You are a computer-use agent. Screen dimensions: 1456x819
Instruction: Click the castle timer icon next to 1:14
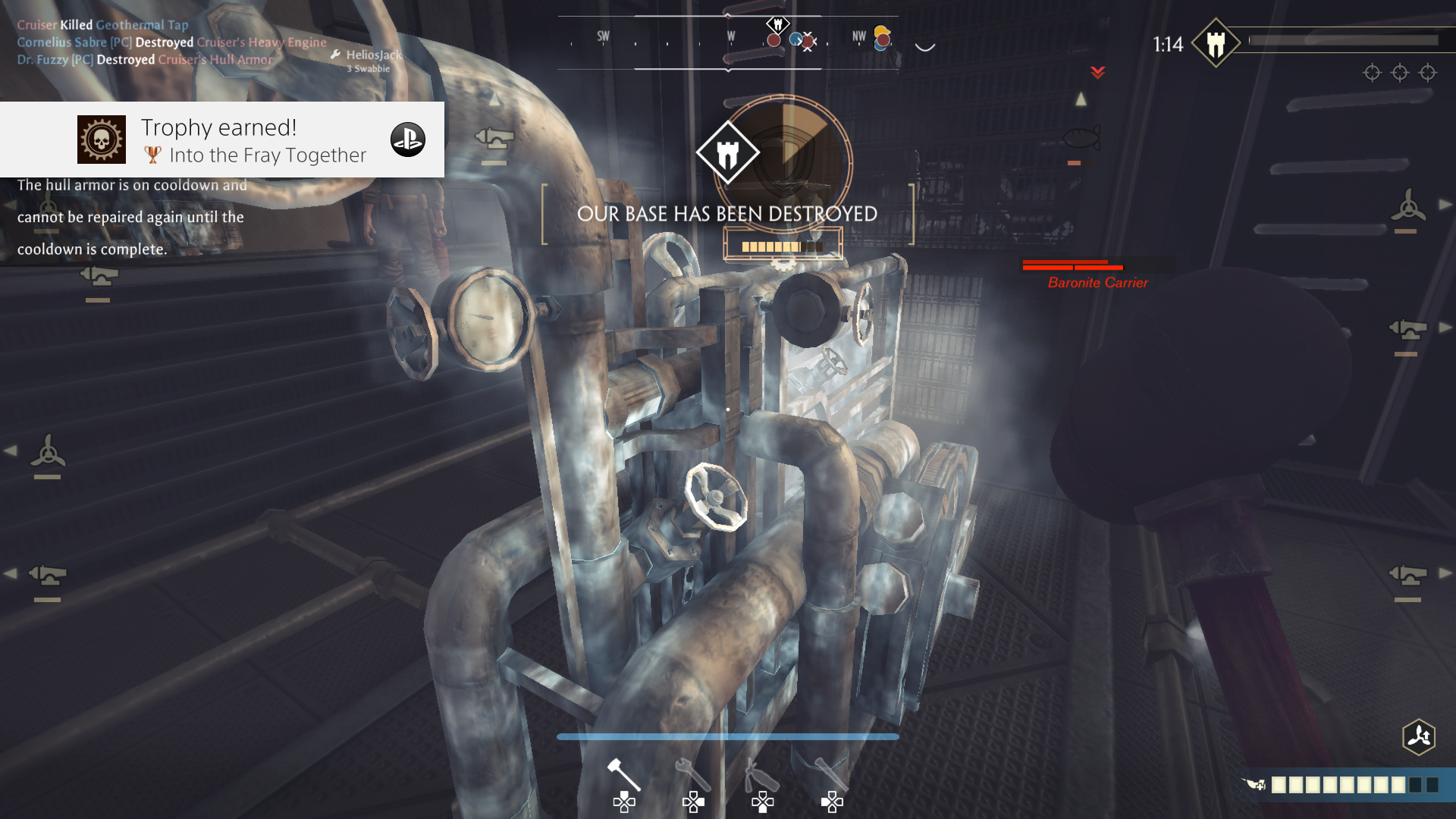click(x=1216, y=44)
